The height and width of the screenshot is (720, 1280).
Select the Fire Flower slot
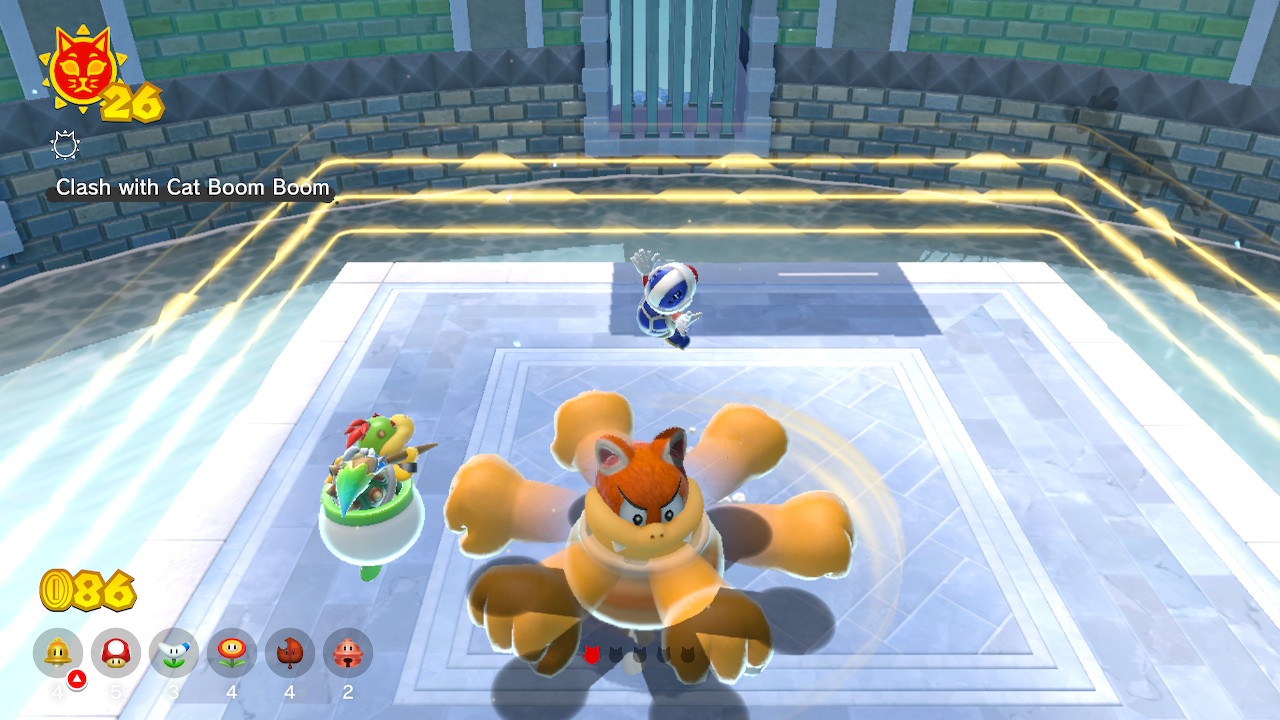tap(232, 653)
